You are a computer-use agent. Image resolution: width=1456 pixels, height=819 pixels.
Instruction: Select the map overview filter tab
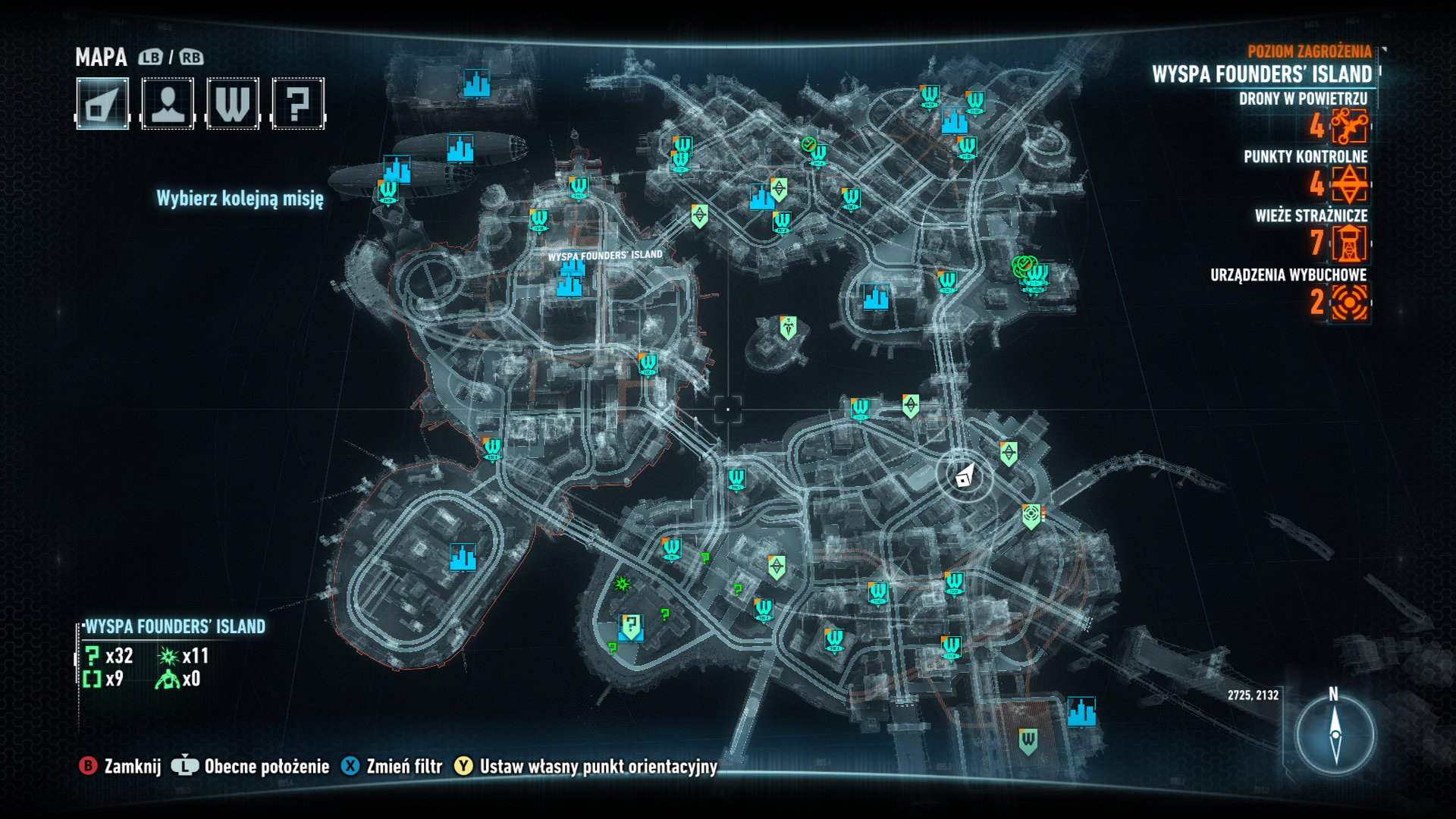pyautogui.click(x=102, y=104)
